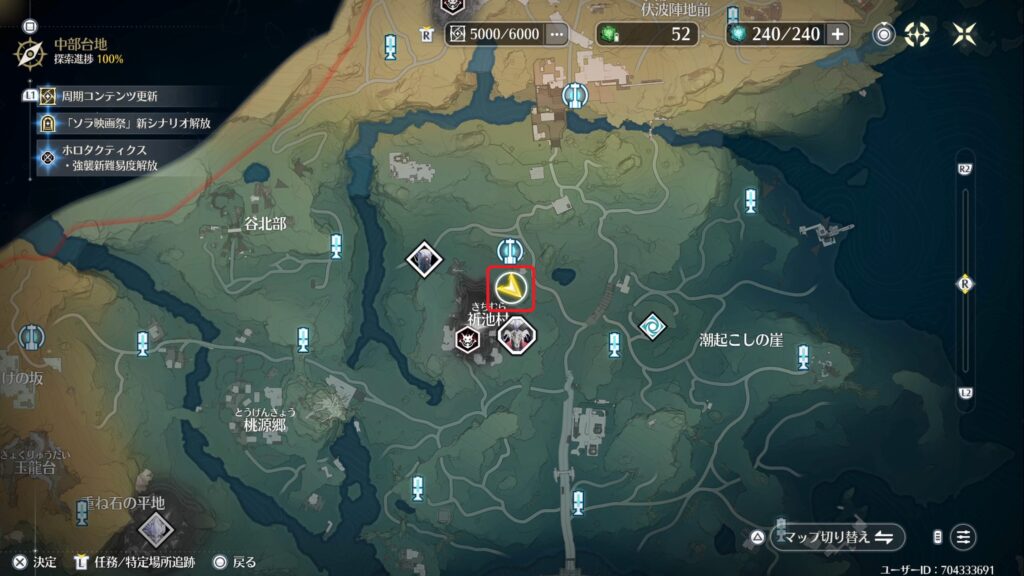Select the swirl diamond marker near 潮起こしの崖
This screenshot has width=1024, height=576.
click(x=652, y=326)
